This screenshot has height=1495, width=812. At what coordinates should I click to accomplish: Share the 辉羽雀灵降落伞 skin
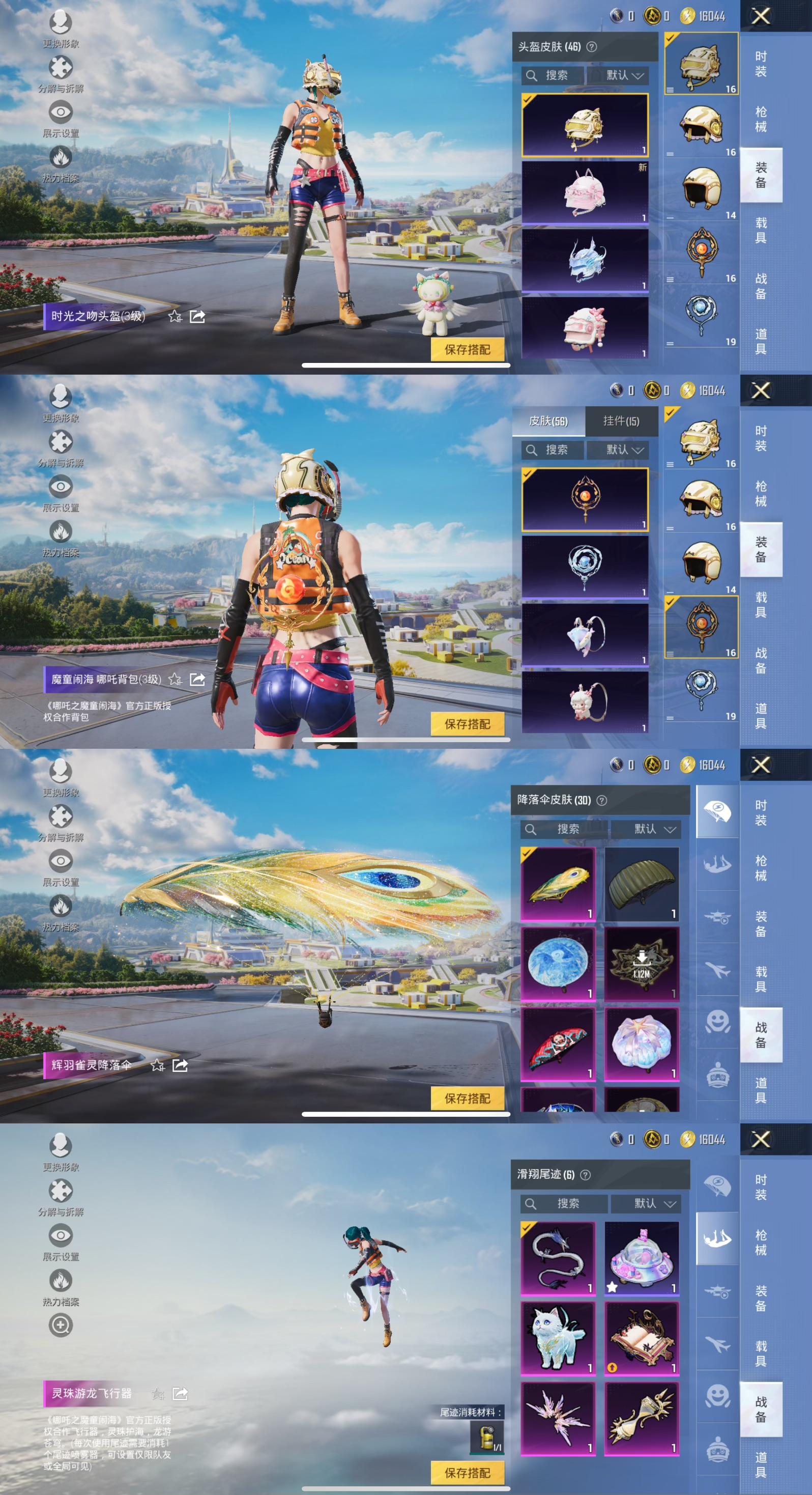[180, 1065]
